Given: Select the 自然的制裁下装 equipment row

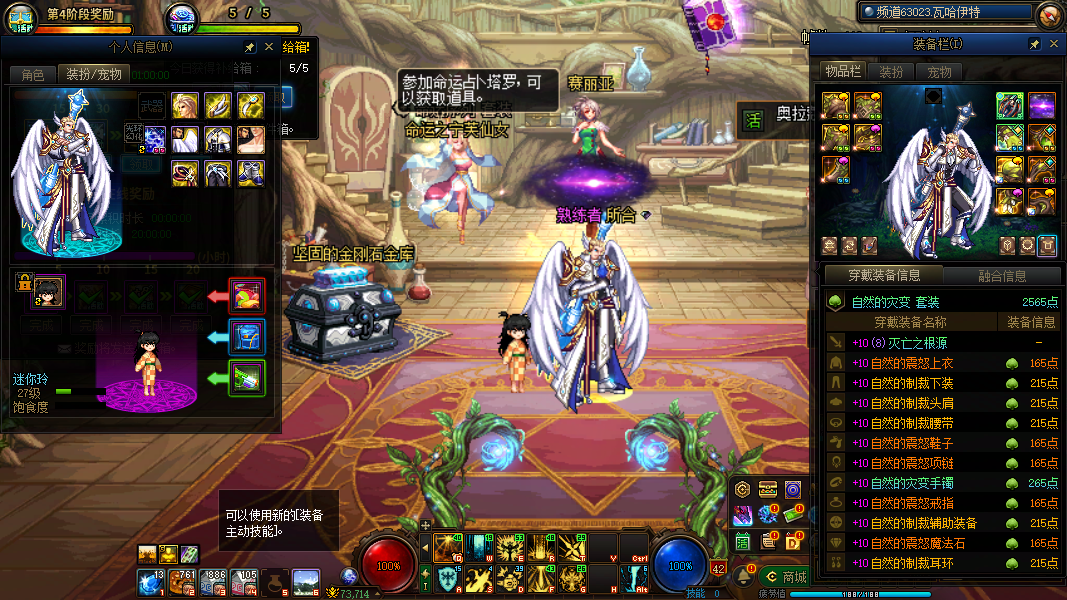Looking at the screenshot, I should click(912, 383).
